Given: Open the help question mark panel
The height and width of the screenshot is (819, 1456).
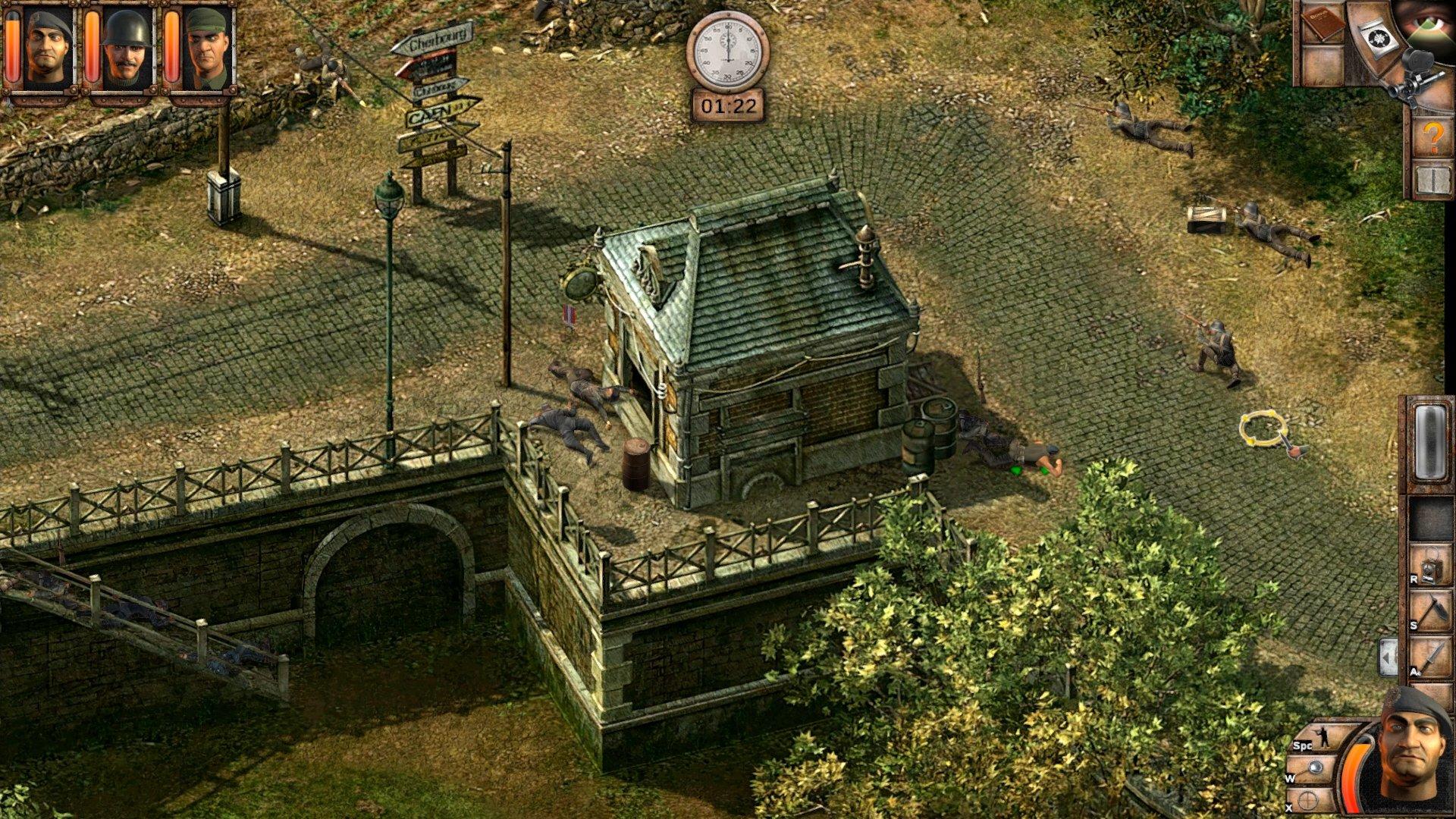Looking at the screenshot, I should pyautogui.click(x=1432, y=135).
